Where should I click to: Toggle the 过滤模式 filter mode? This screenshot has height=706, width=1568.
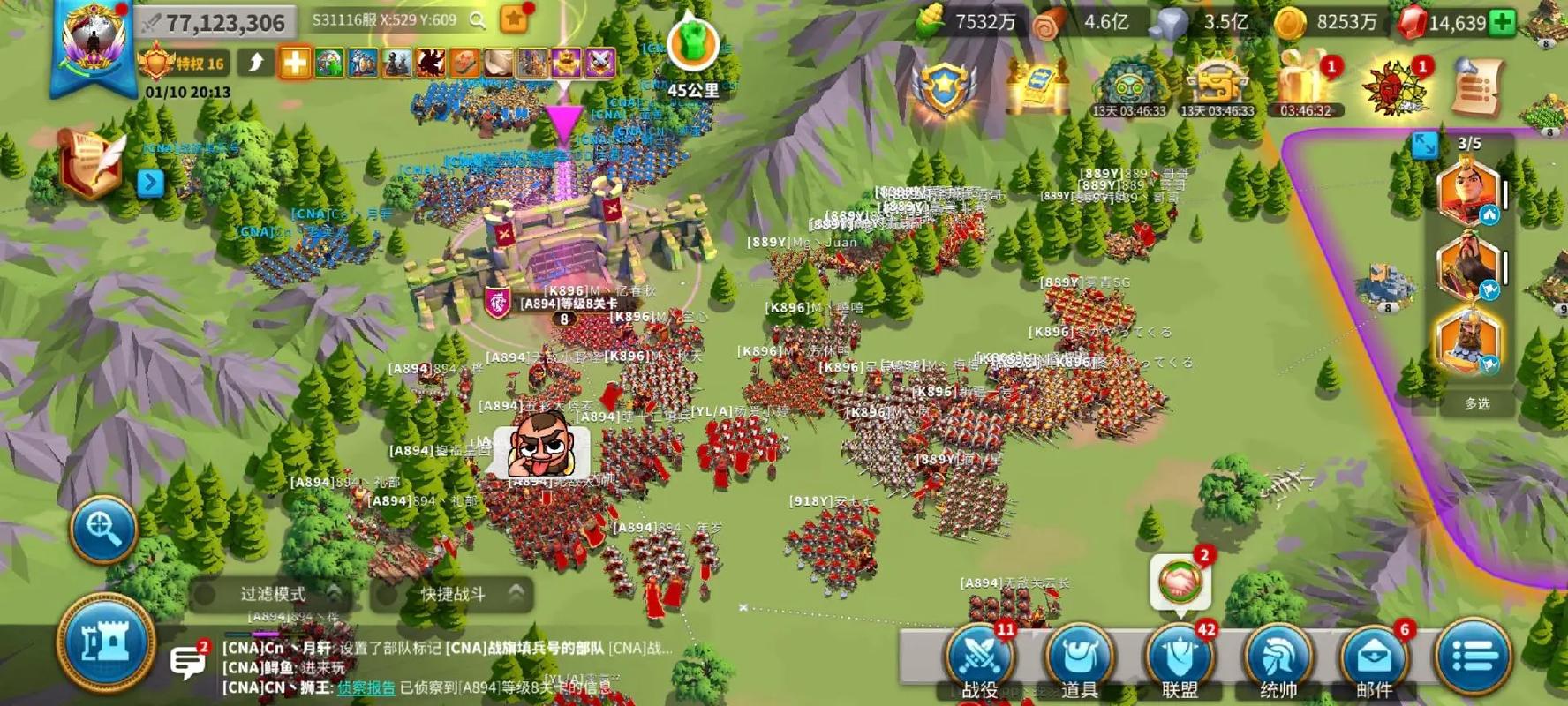pyautogui.click(x=272, y=594)
